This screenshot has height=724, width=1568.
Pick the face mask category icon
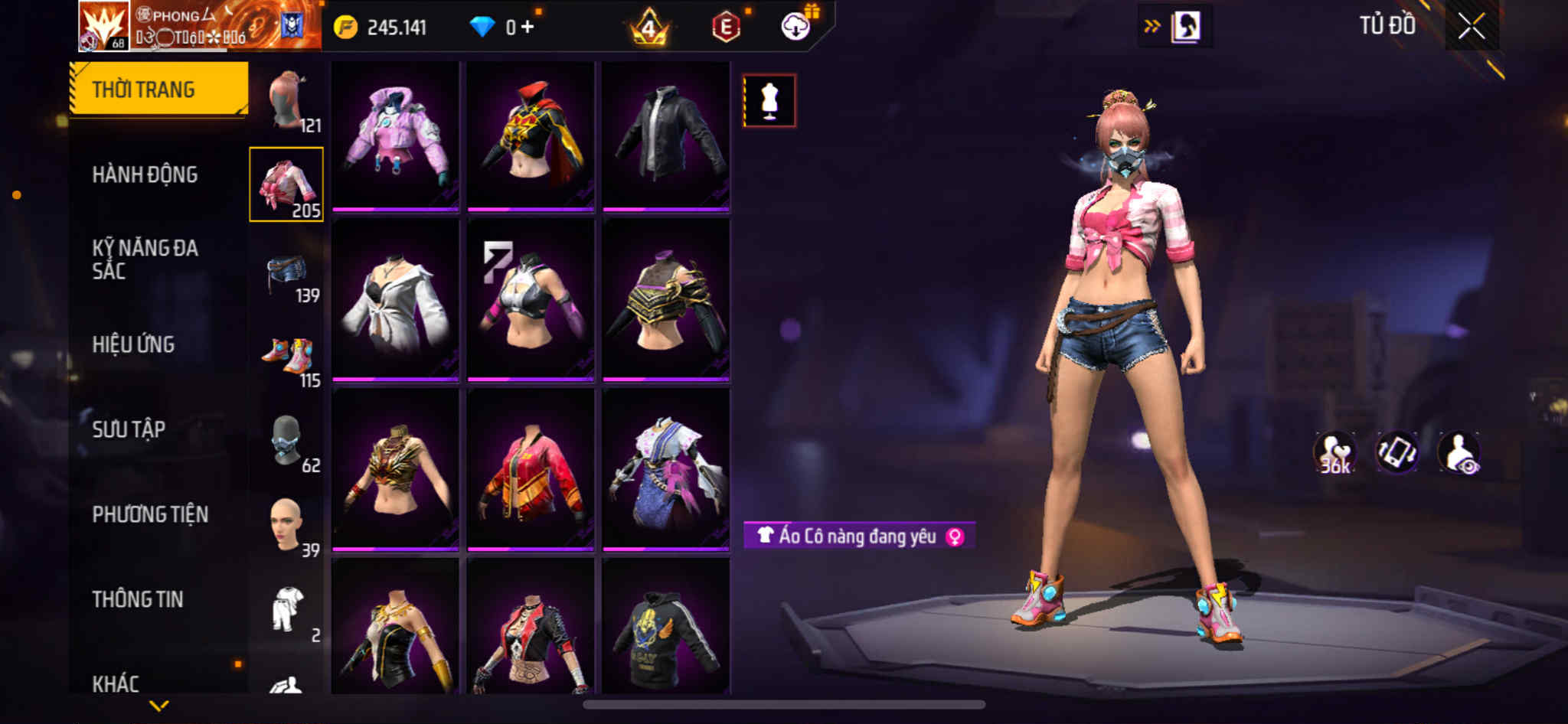pos(287,441)
